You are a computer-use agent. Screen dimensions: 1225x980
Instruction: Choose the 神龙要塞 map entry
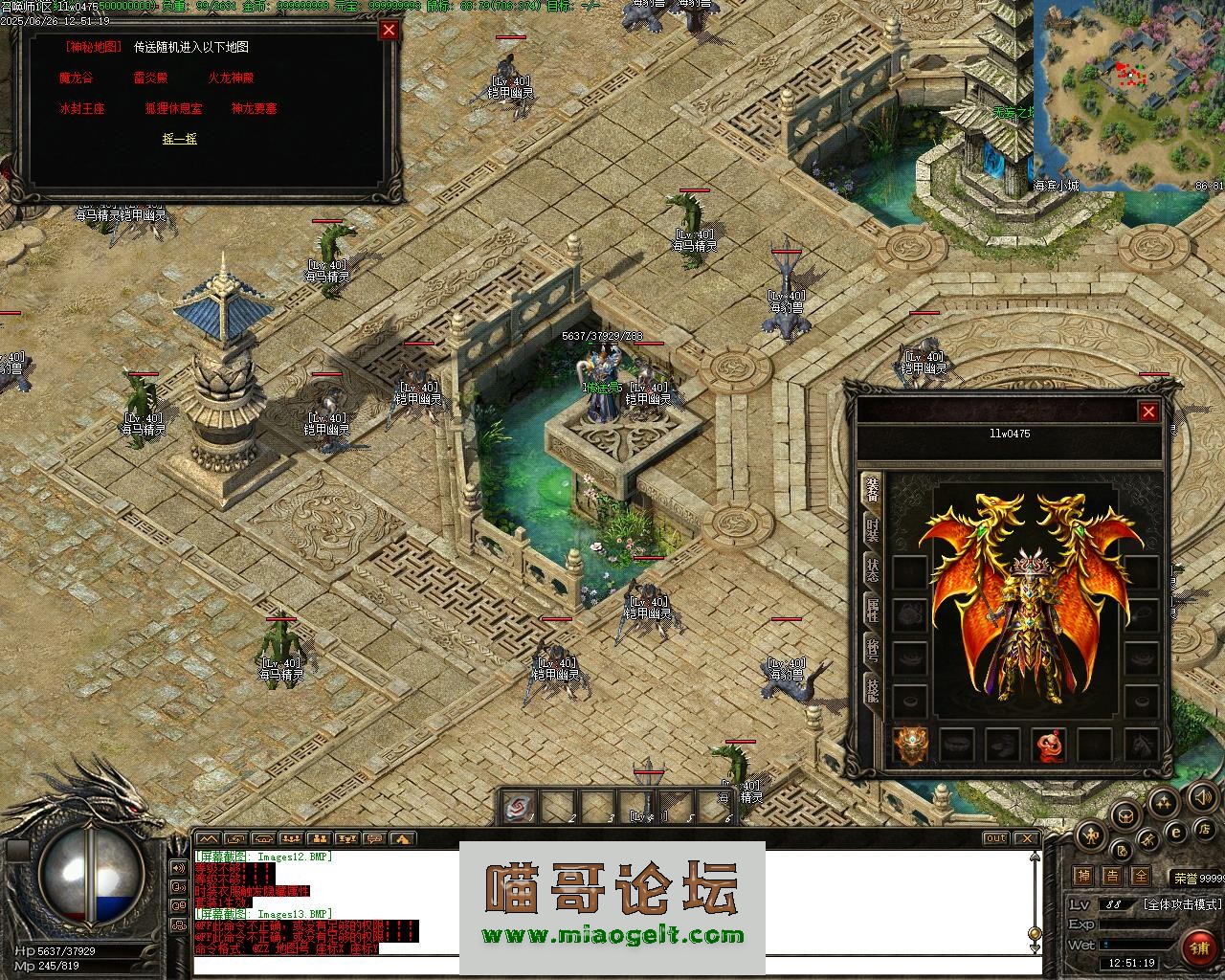[254, 109]
